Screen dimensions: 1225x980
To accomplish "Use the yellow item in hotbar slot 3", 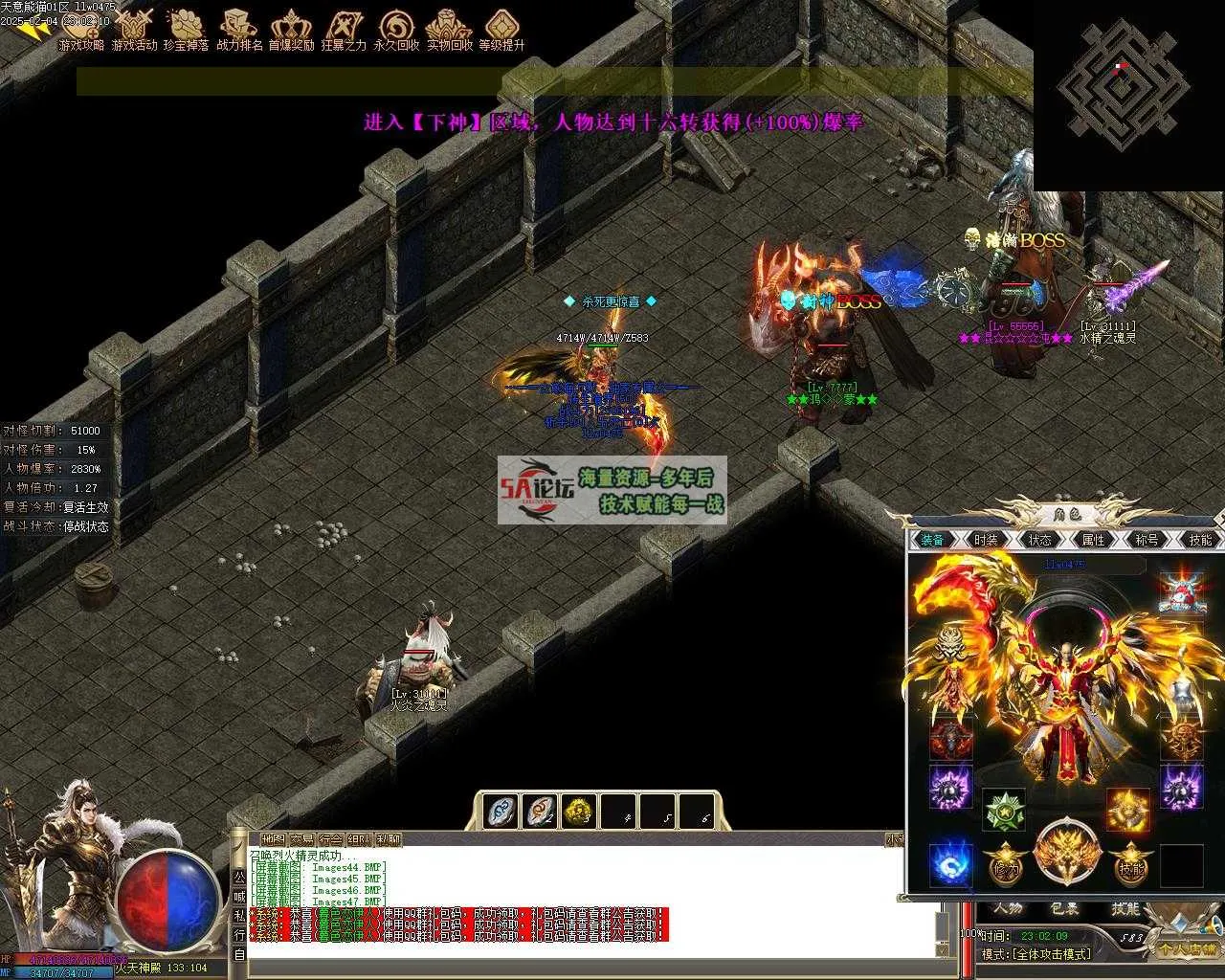I will click(x=579, y=812).
